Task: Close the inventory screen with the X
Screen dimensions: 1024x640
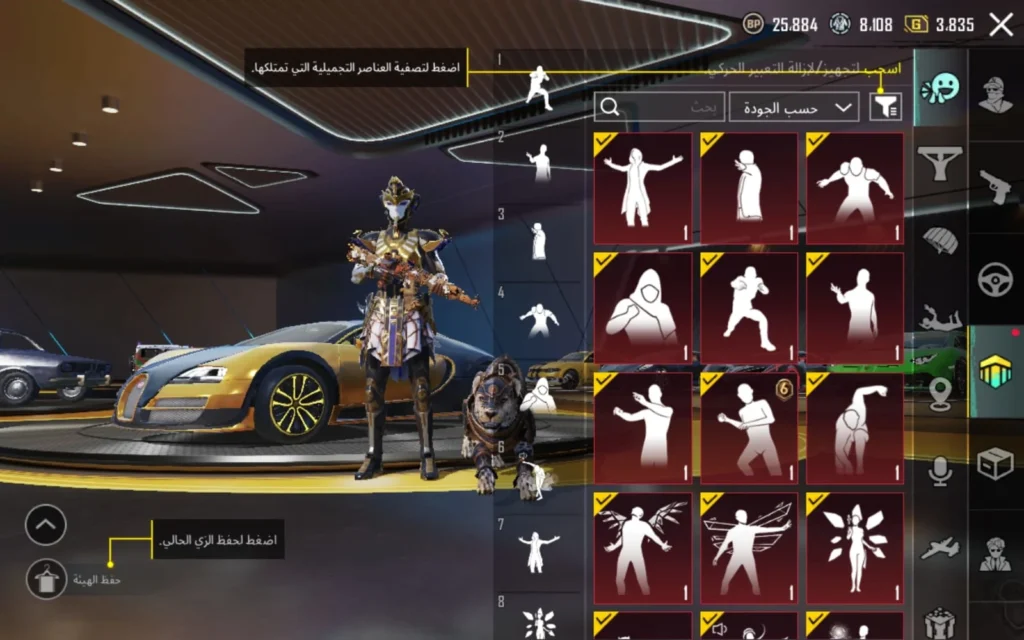Action: pos(1000,25)
